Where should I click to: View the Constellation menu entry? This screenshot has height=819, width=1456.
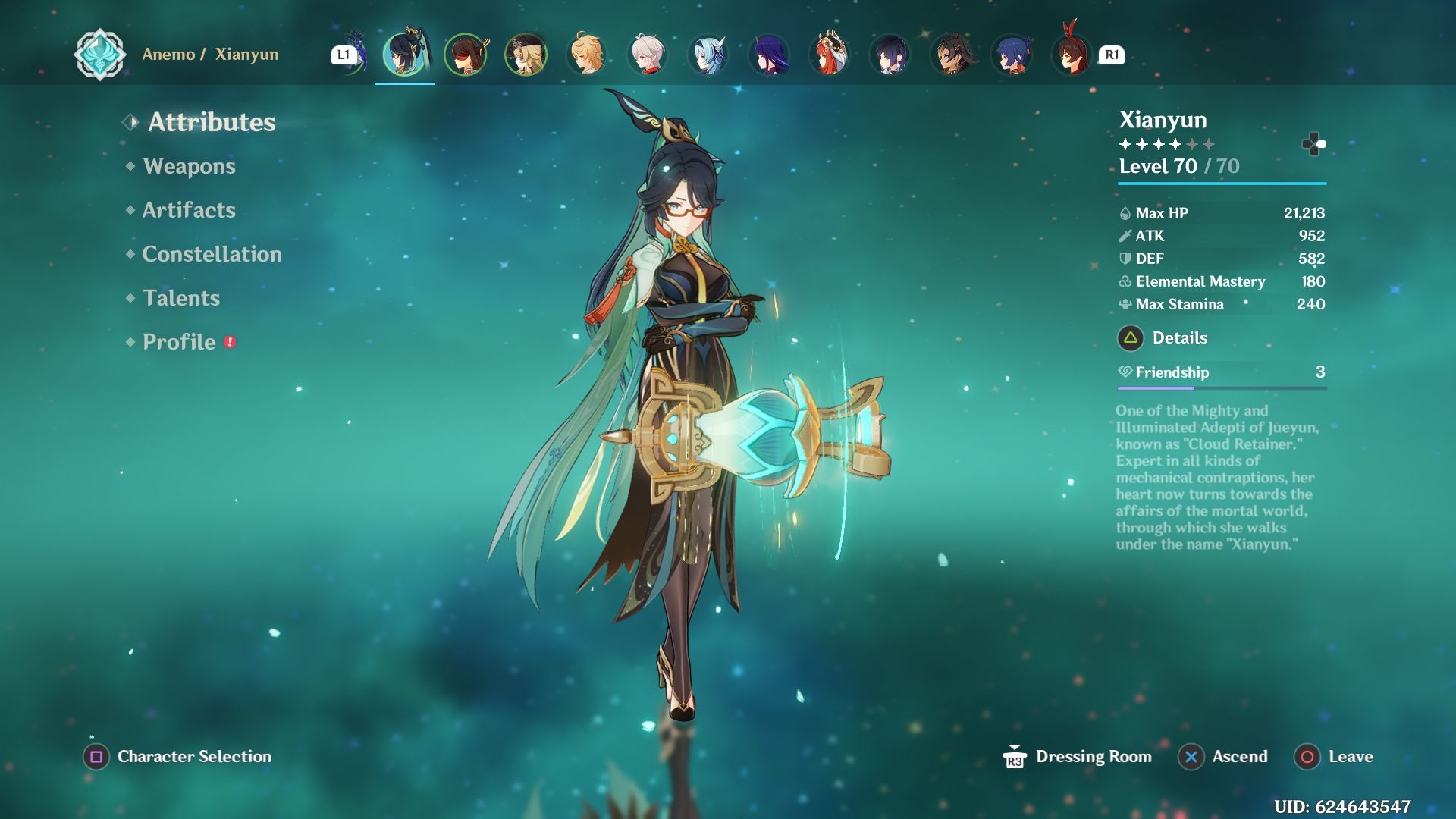tap(211, 254)
